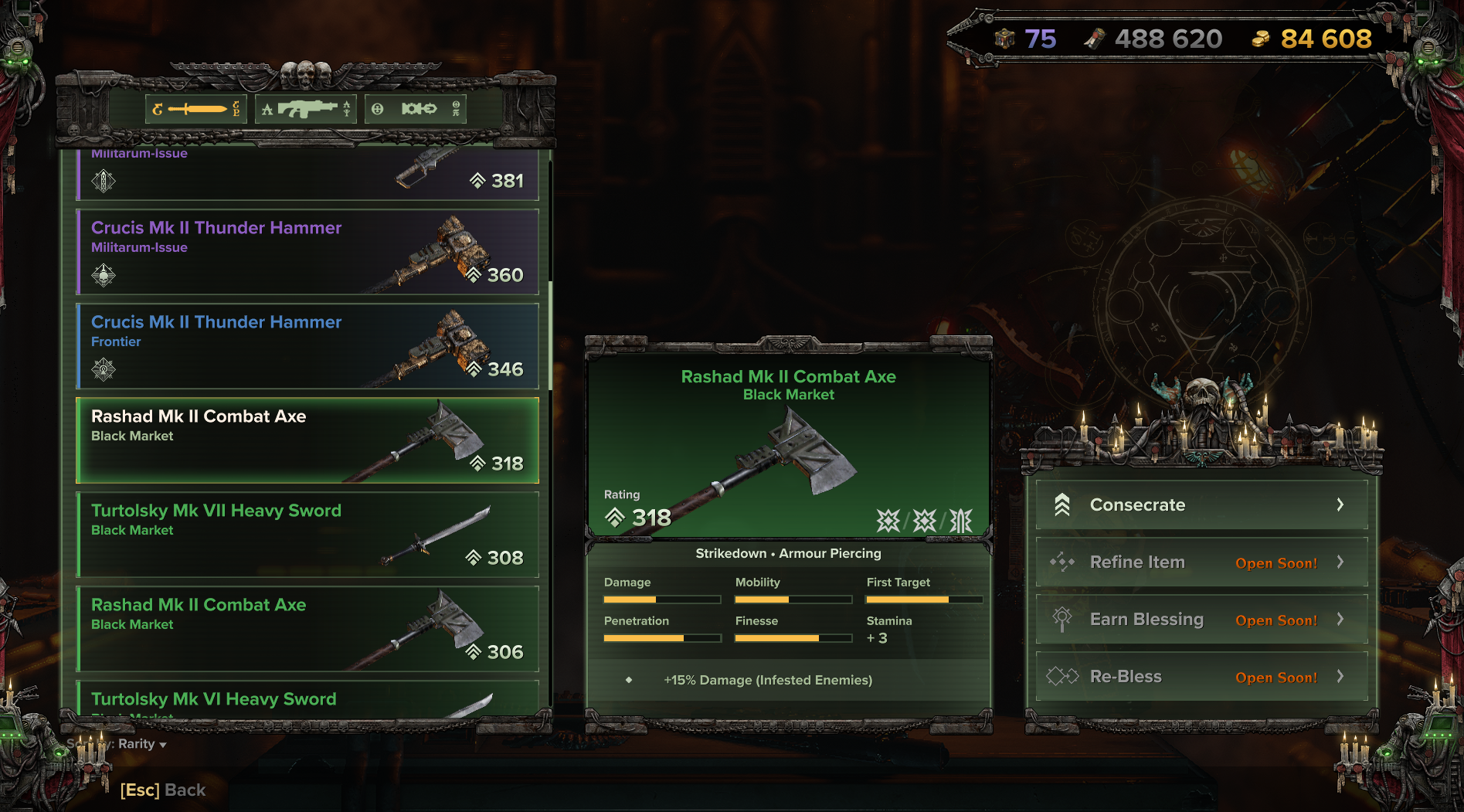Select the Re-Bless option
This screenshot has width=1464, height=812.
click(1201, 677)
